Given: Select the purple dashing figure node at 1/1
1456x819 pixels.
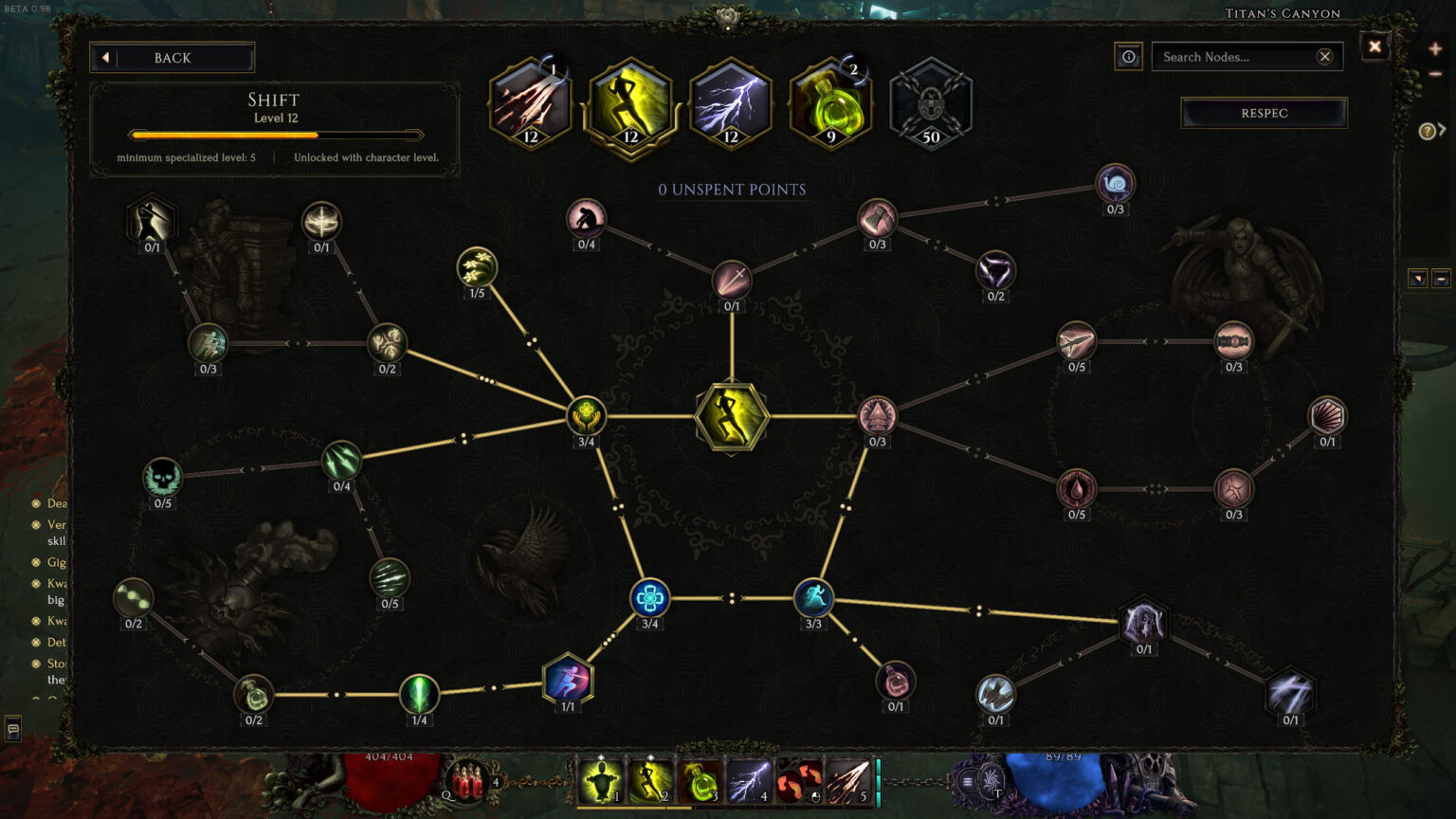Looking at the screenshot, I should tap(568, 680).
